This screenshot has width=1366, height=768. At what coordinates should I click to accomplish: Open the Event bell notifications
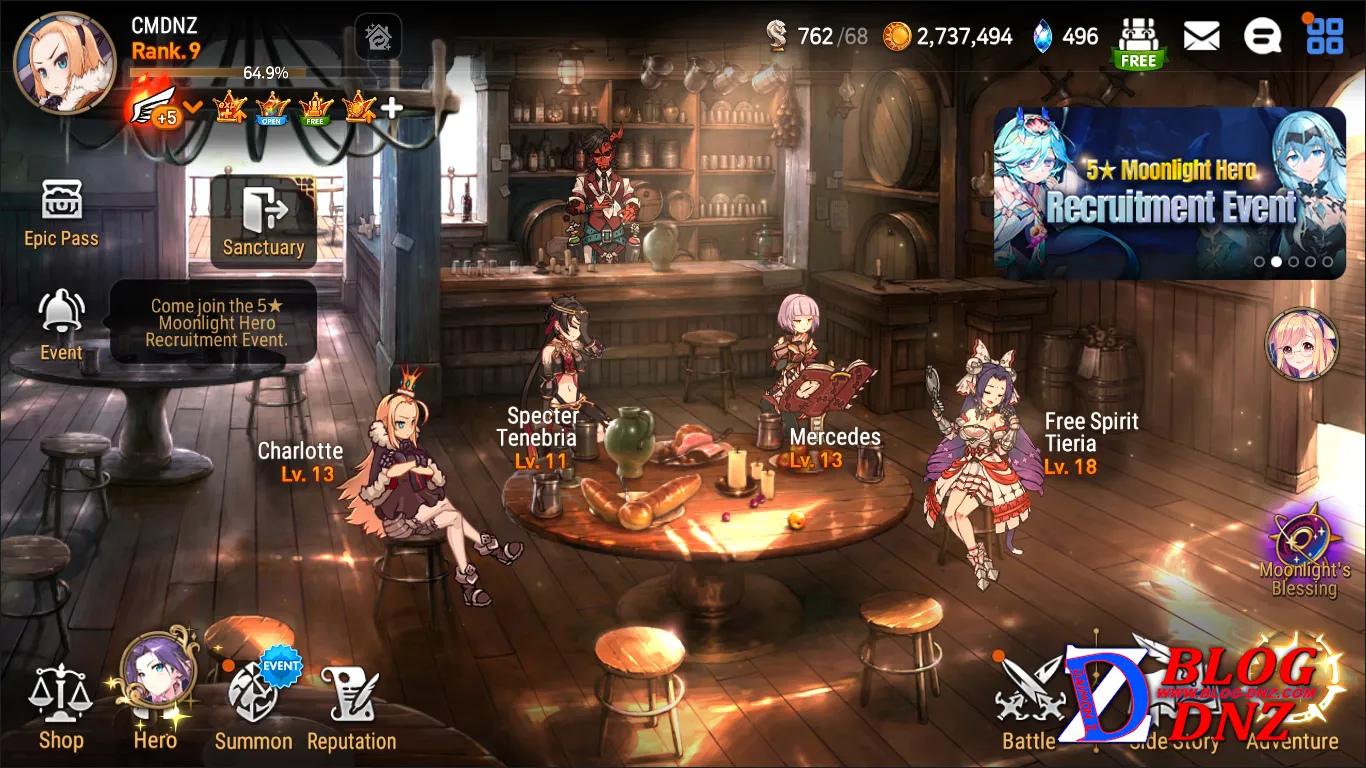[x=61, y=324]
